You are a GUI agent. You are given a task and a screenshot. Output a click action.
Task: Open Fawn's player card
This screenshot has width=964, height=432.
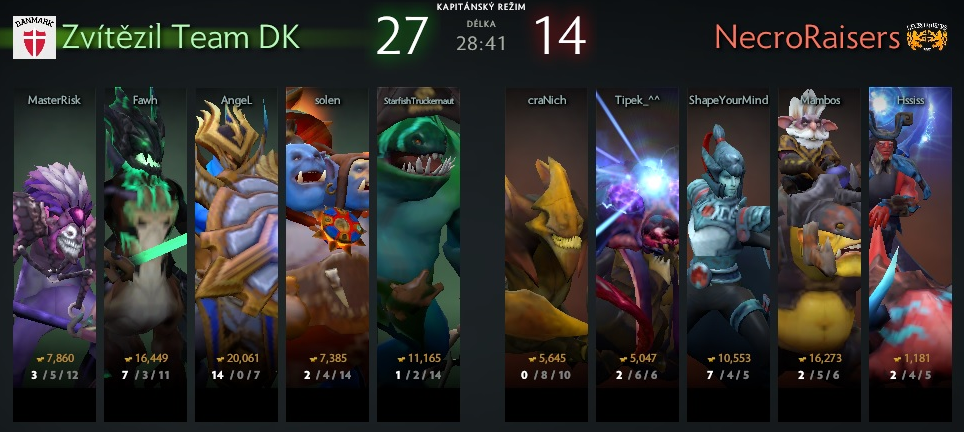click(145, 240)
